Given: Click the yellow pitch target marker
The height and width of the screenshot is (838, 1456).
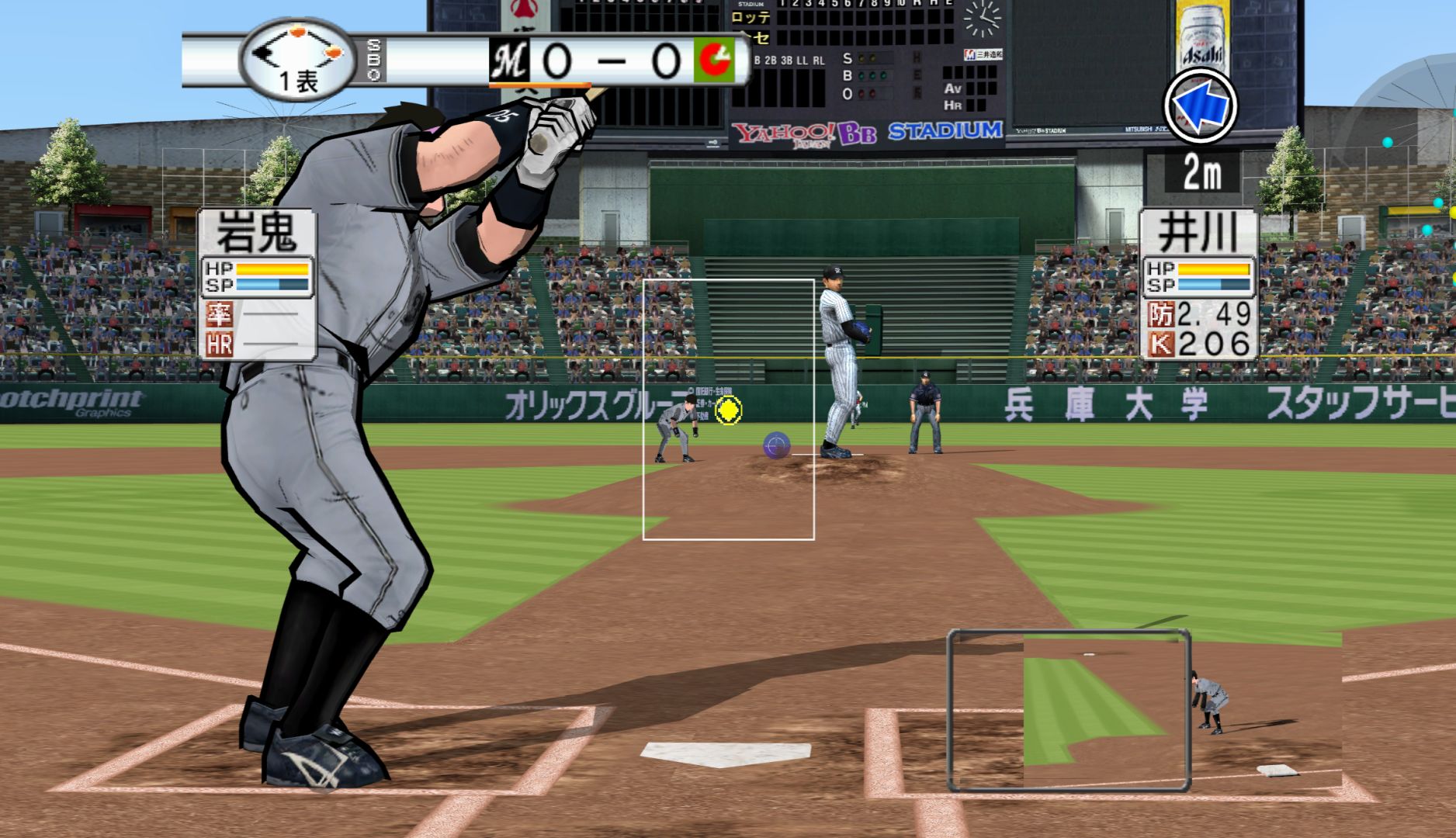Looking at the screenshot, I should click(728, 410).
